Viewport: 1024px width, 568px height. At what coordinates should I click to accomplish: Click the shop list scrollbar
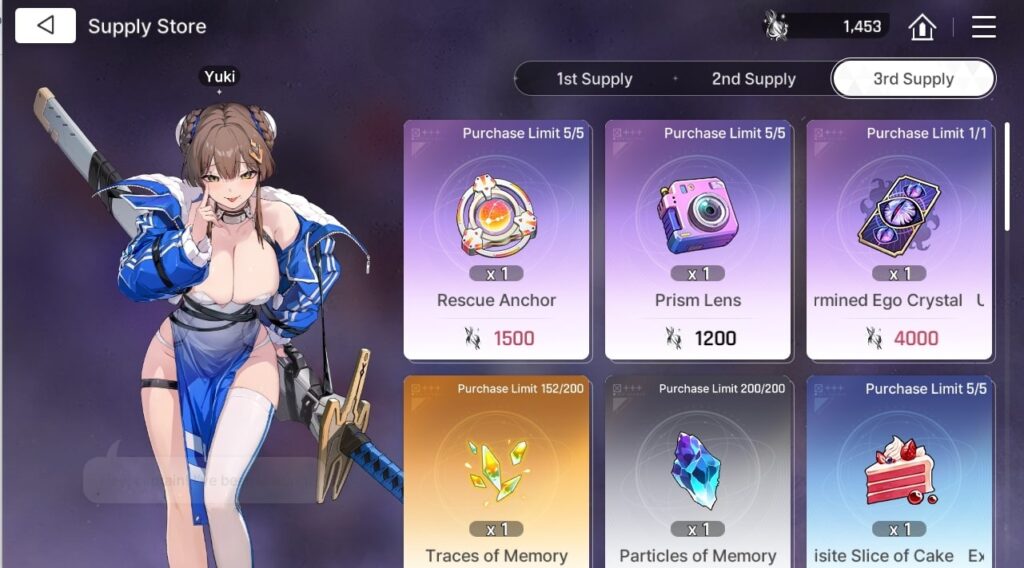tap(1006, 200)
